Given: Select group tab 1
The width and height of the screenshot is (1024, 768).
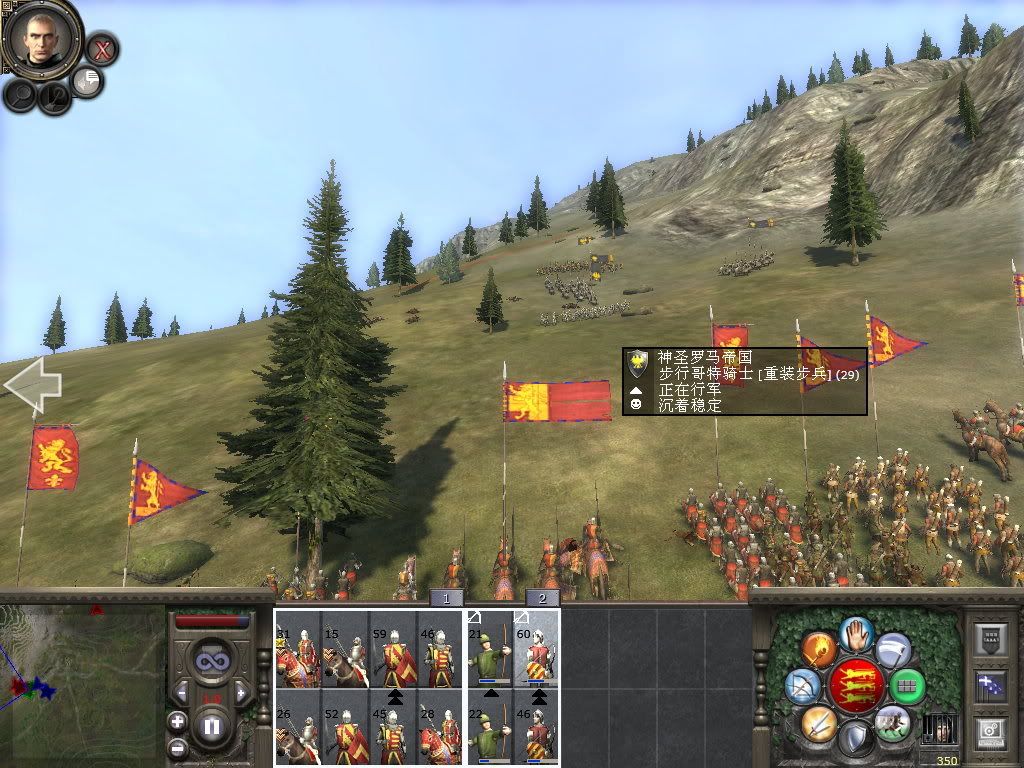Looking at the screenshot, I should pyautogui.click(x=447, y=598).
